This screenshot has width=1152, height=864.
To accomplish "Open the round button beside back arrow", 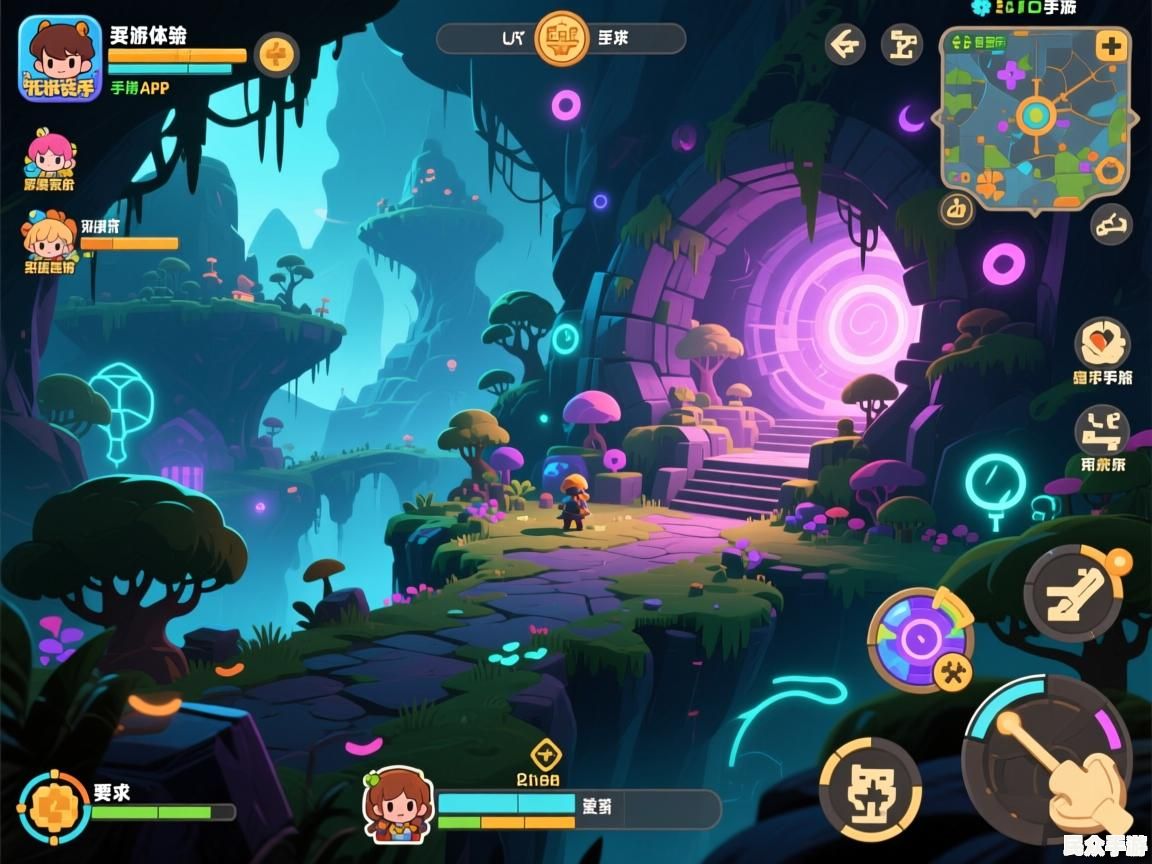I will point(902,45).
